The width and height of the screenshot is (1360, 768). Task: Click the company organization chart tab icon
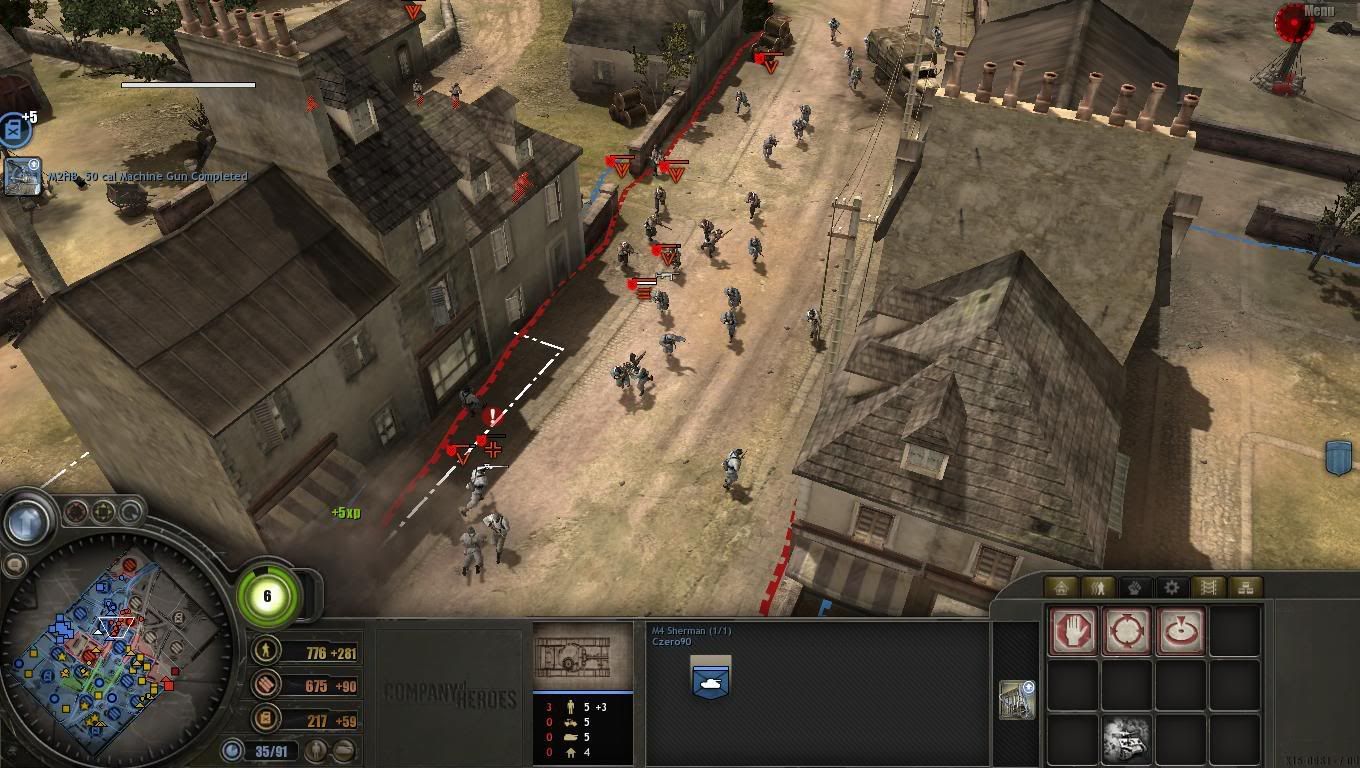tap(1243, 589)
